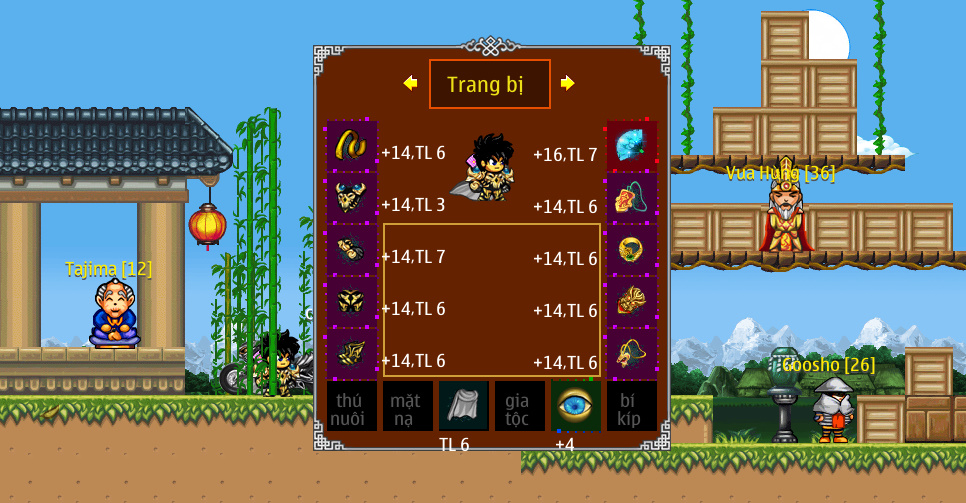Open the gia tộc clan slot
The width and height of the screenshot is (966, 503).
click(x=520, y=406)
